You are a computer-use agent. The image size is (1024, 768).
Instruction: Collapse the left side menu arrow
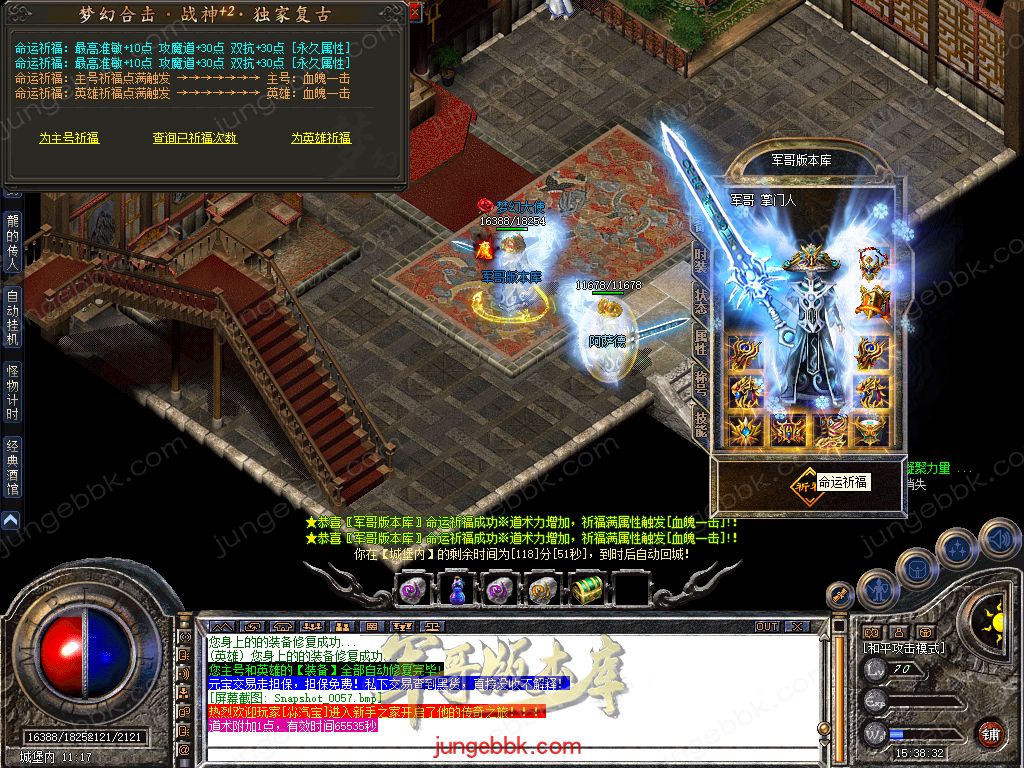[11, 521]
